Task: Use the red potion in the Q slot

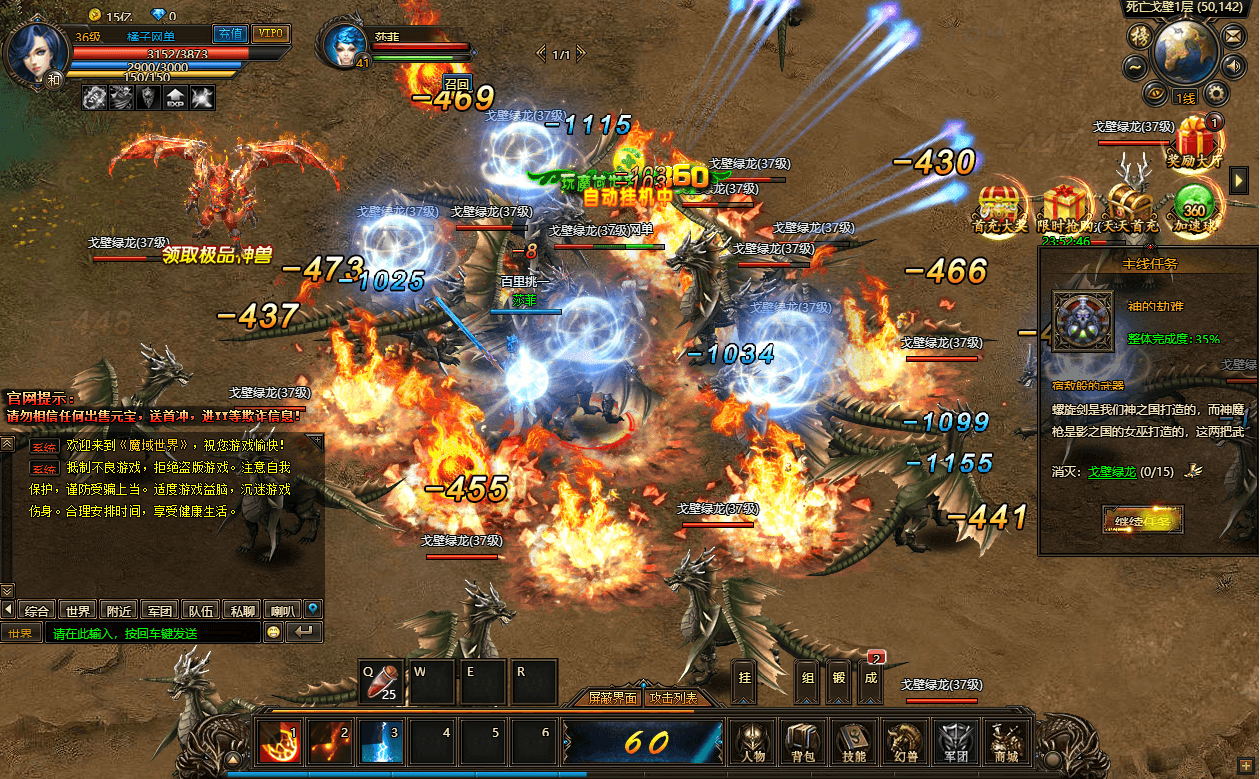Action: pyautogui.click(x=381, y=682)
